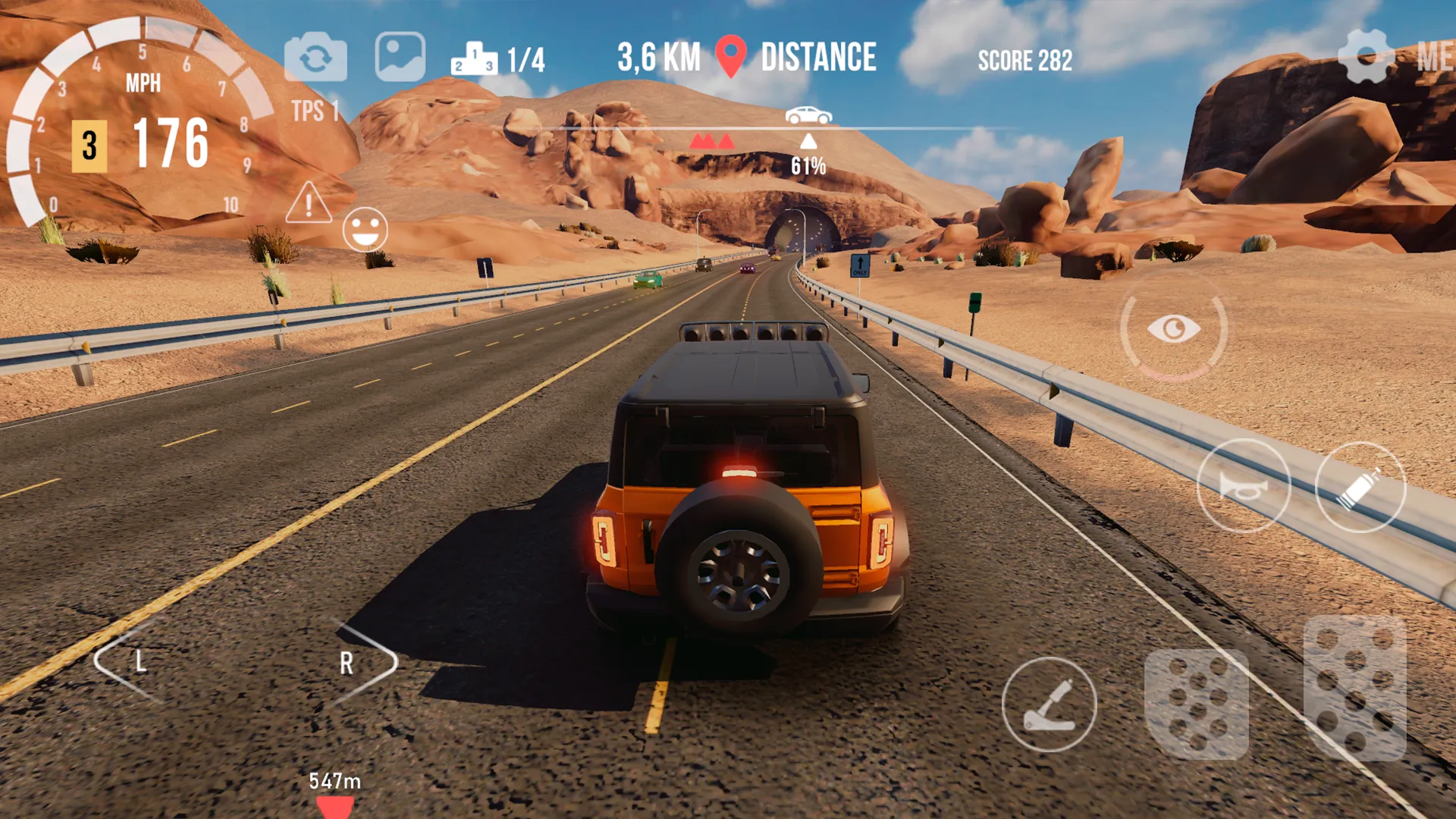Image resolution: width=1456 pixels, height=819 pixels.
Task: Tap SCORE 282 to view score details
Action: point(1025,61)
